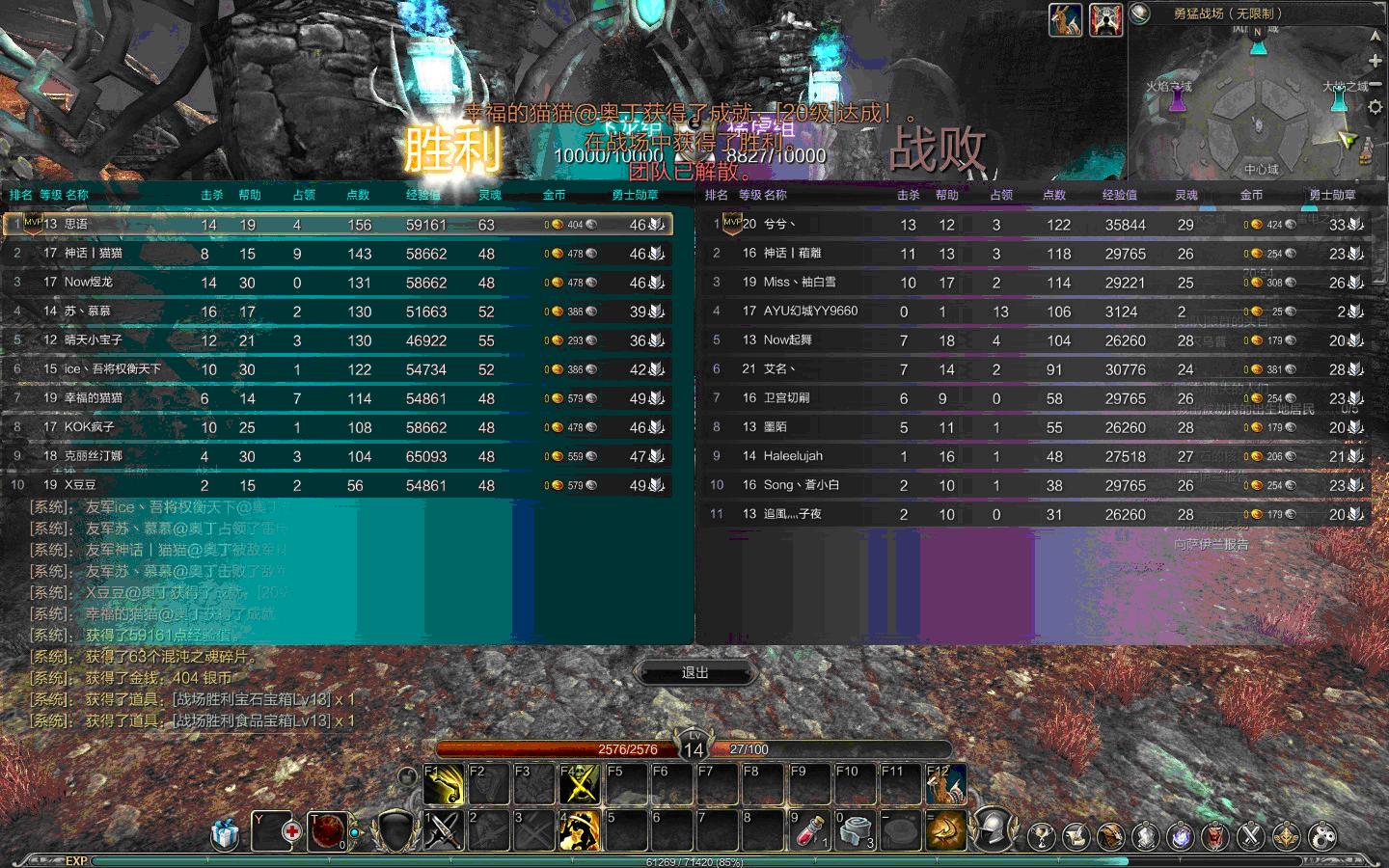
Task: Activate the golden swirl F1 skill
Action: pyautogui.click(x=444, y=784)
